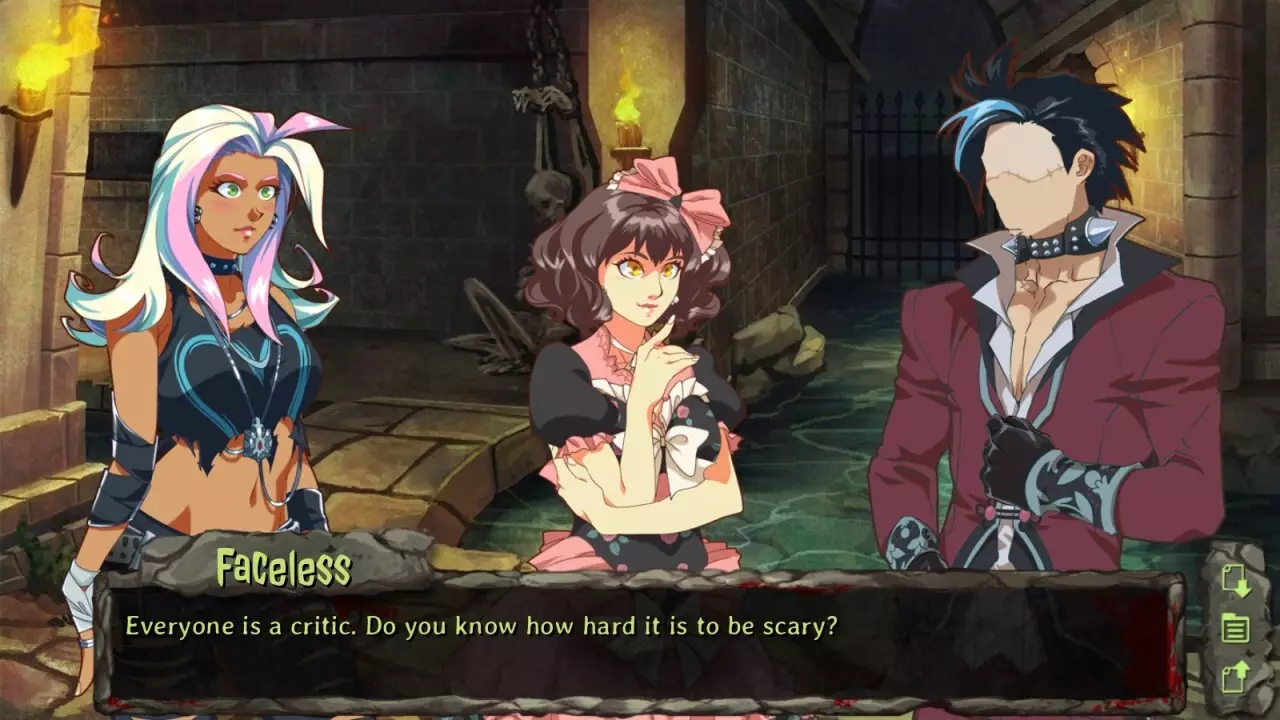Open the folder with lines icon
The image size is (1280, 720).
click(1237, 630)
